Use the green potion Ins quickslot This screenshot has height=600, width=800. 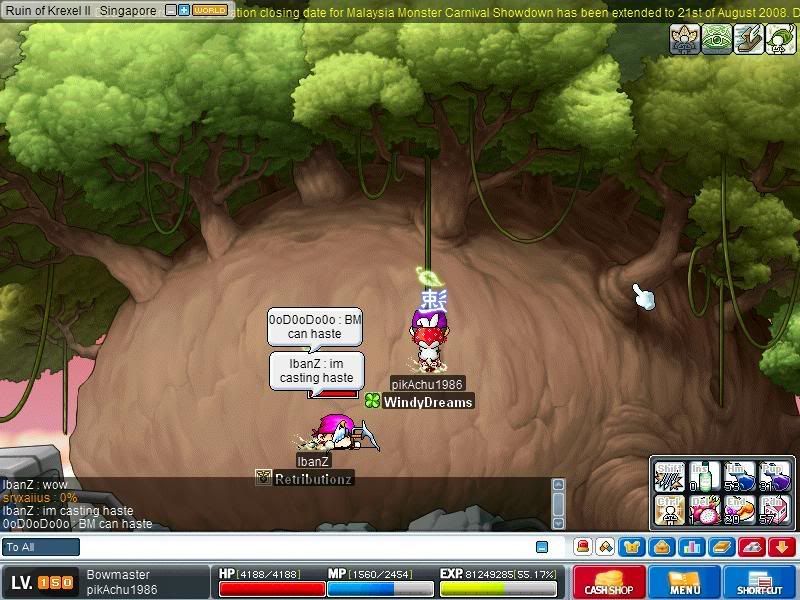coord(705,474)
